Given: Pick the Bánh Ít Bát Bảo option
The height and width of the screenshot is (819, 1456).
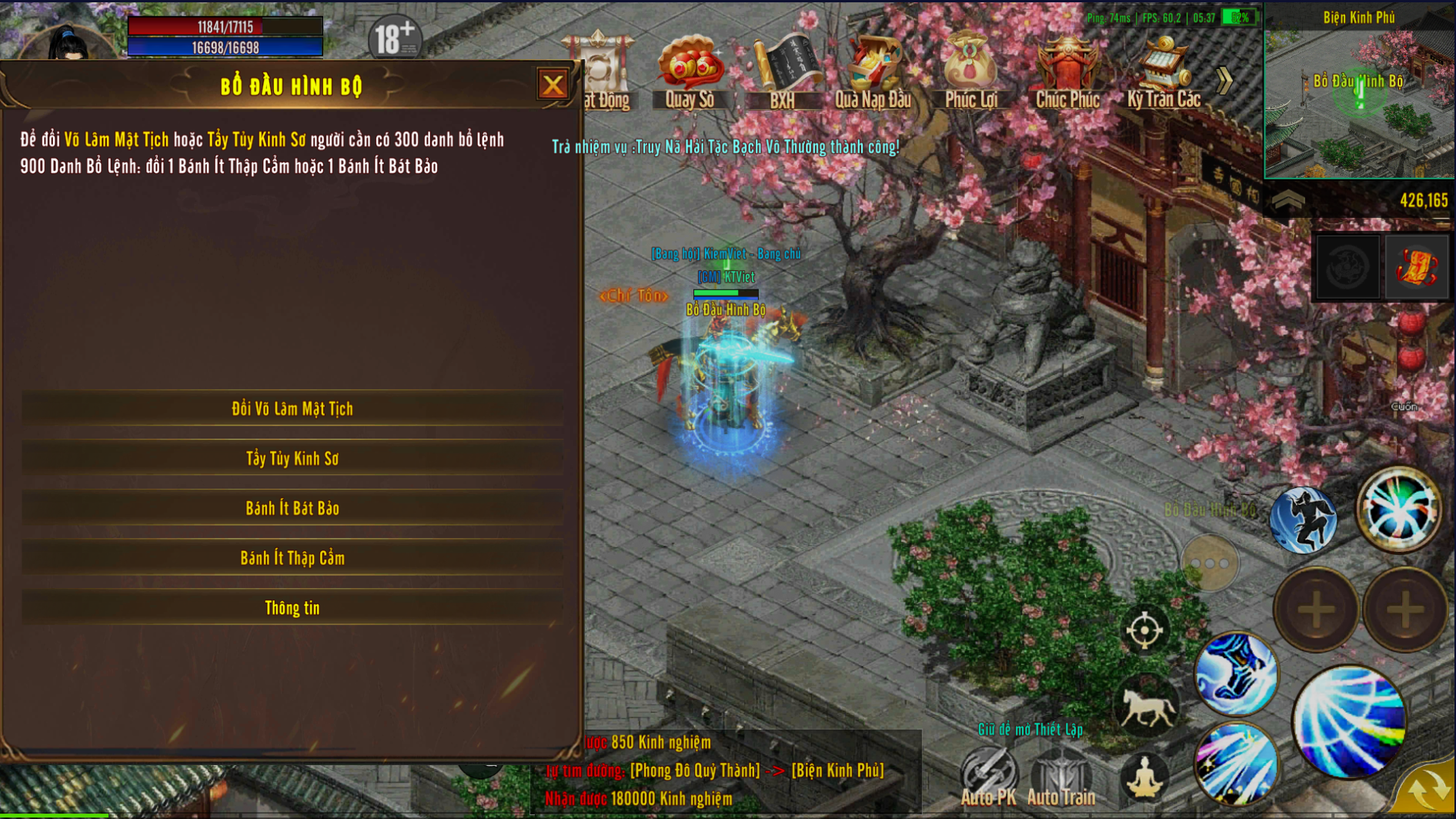Looking at the screenshot, I should (x=292, y=509).
